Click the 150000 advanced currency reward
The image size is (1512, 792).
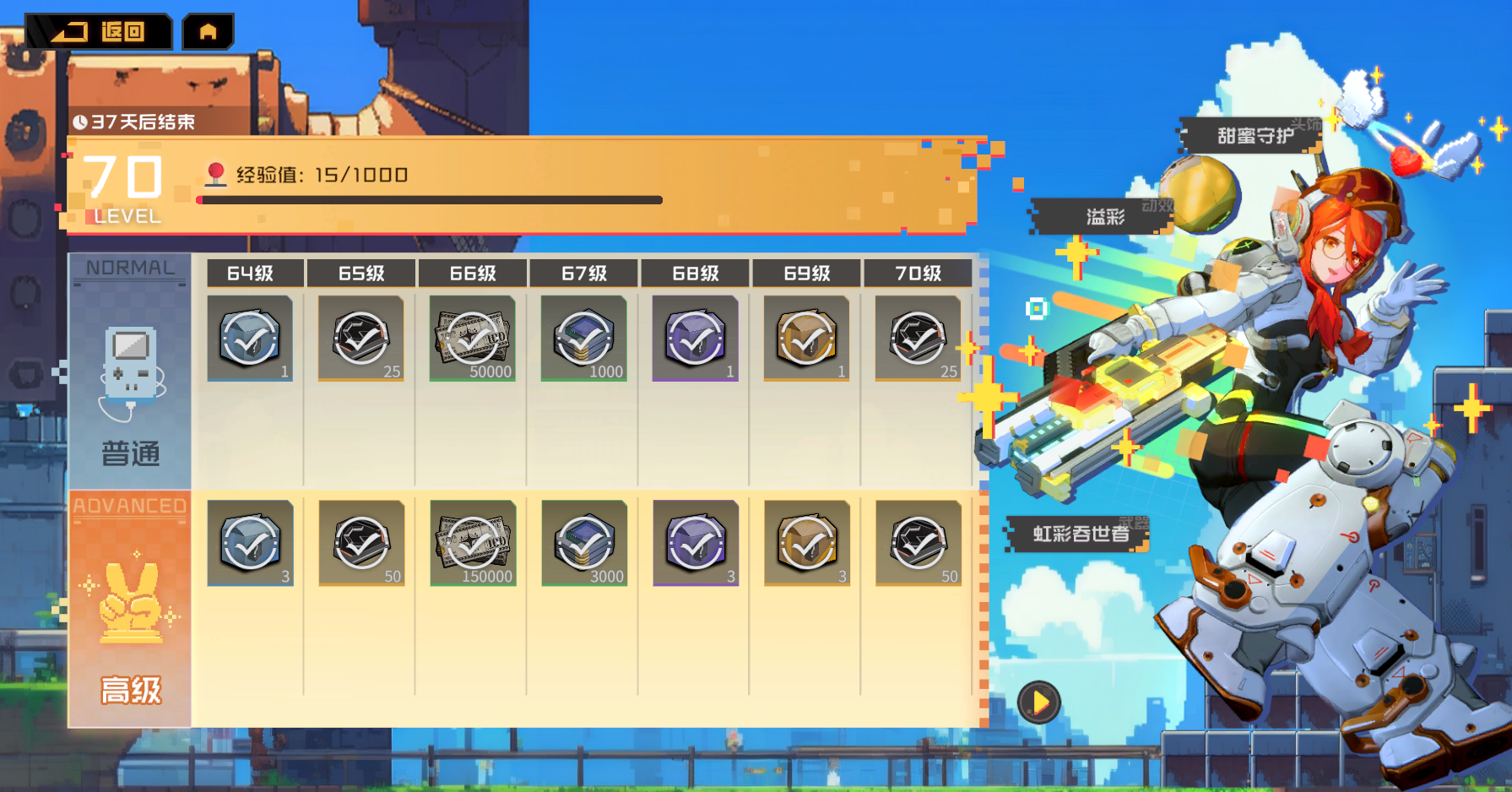(x=473, y=545)
